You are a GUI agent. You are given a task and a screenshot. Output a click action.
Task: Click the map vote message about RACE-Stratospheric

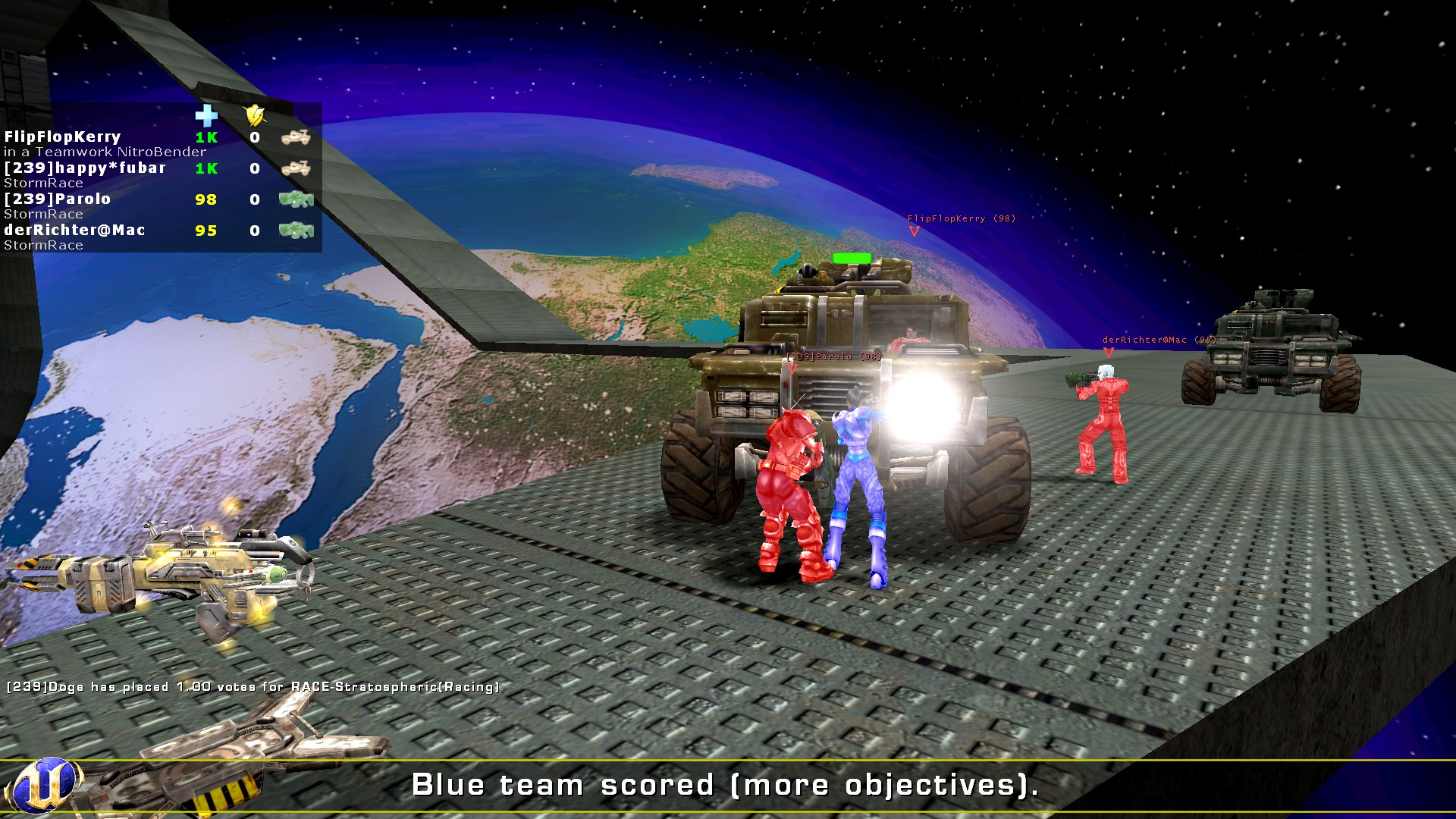[x=253, y=687]
